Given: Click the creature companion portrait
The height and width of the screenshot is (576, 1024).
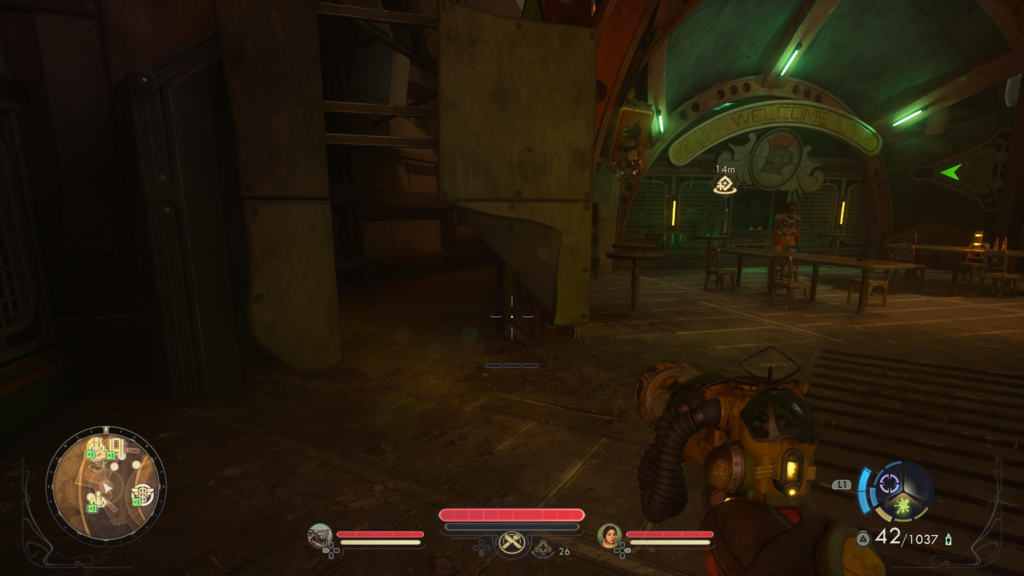Looking at the screenshot, I should (320, 536).
